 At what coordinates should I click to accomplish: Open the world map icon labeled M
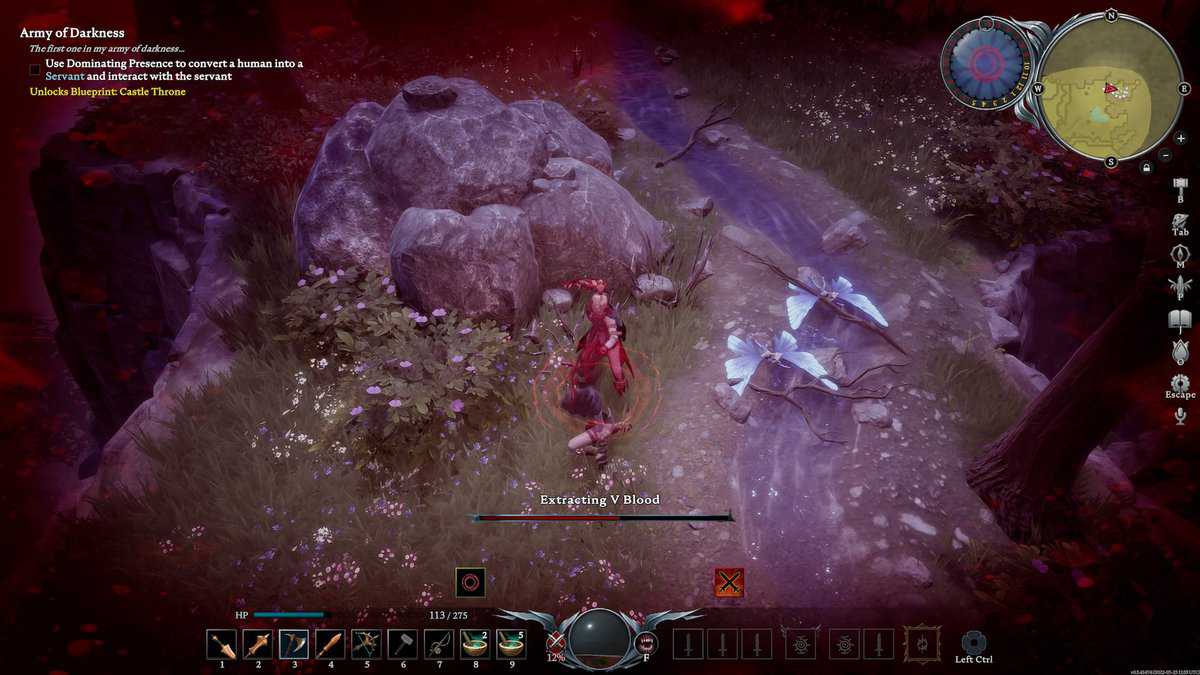pos(1180,255)
